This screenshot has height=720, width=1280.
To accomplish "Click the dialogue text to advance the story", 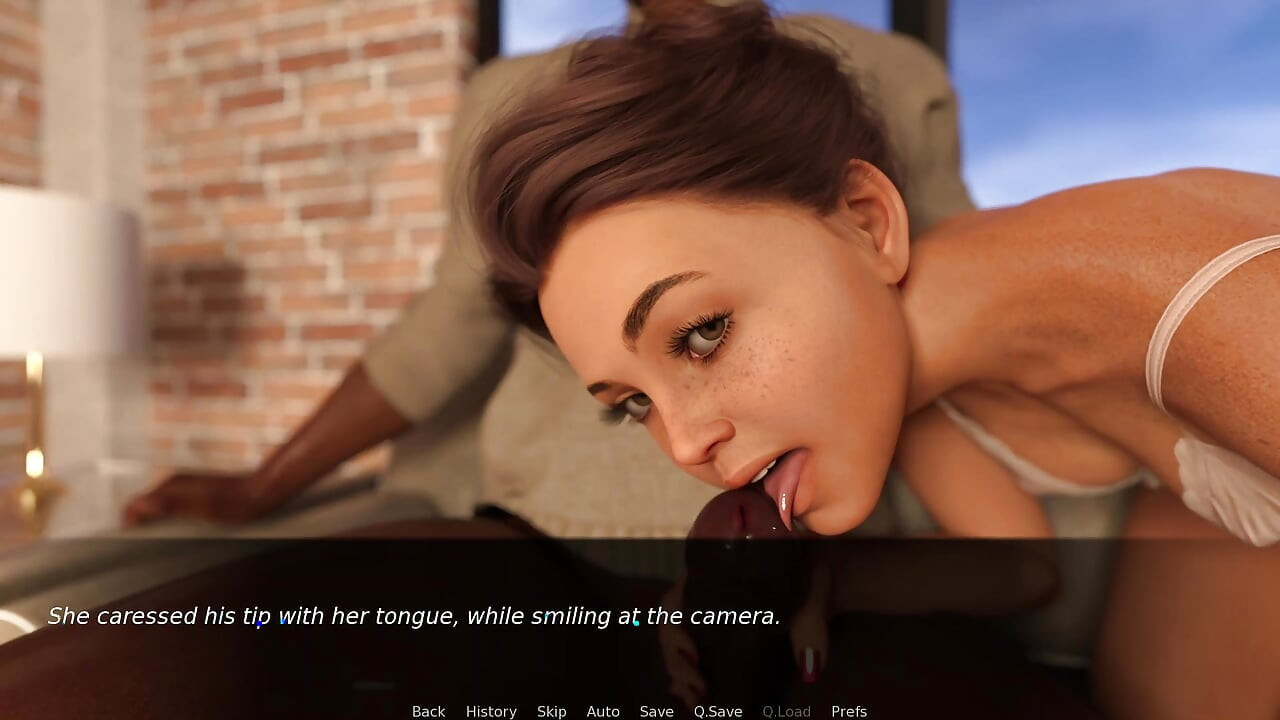I will pyautogui.click(x=416, y=616).
